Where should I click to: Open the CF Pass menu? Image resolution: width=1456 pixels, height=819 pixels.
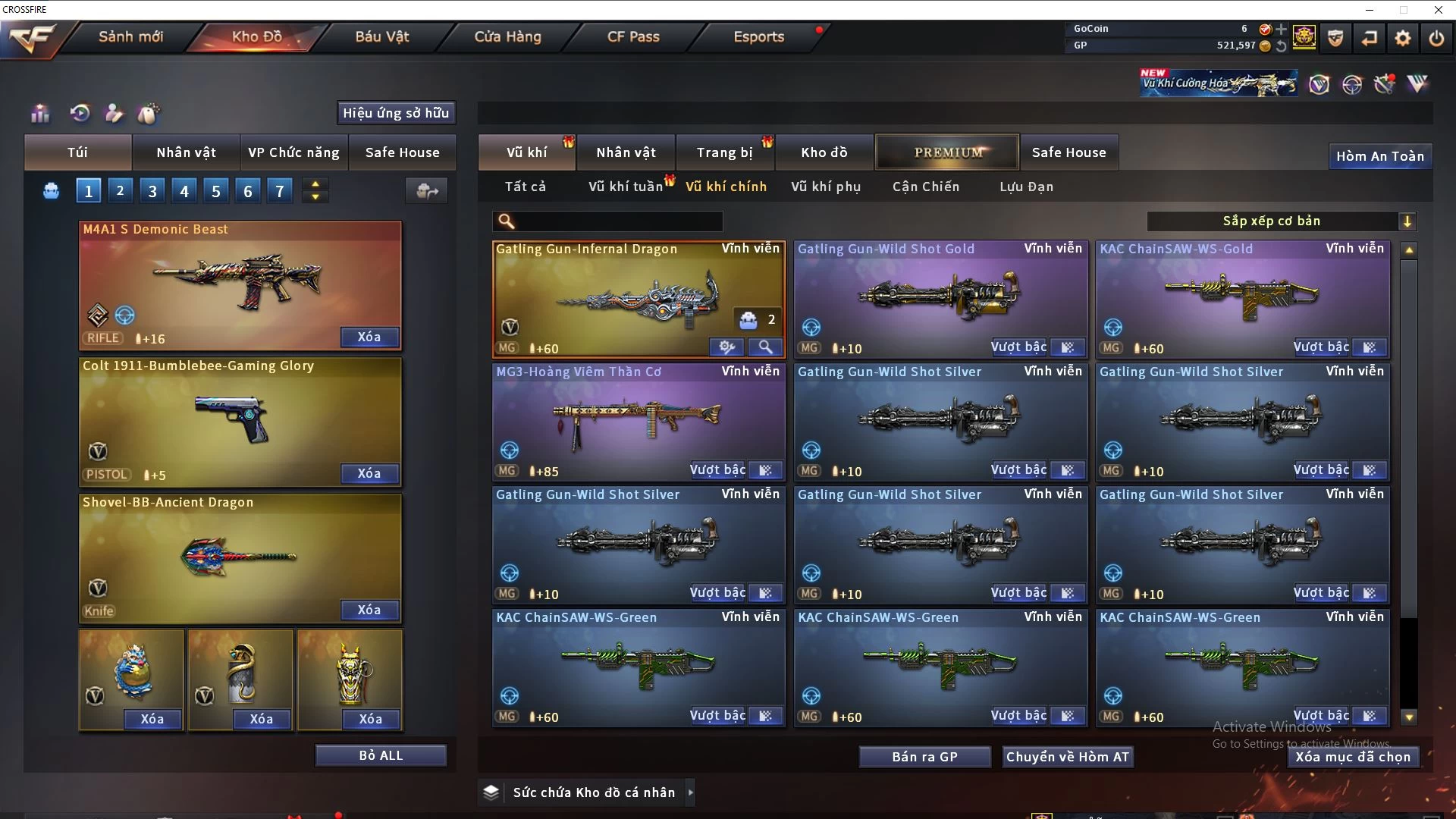[633, 36]
